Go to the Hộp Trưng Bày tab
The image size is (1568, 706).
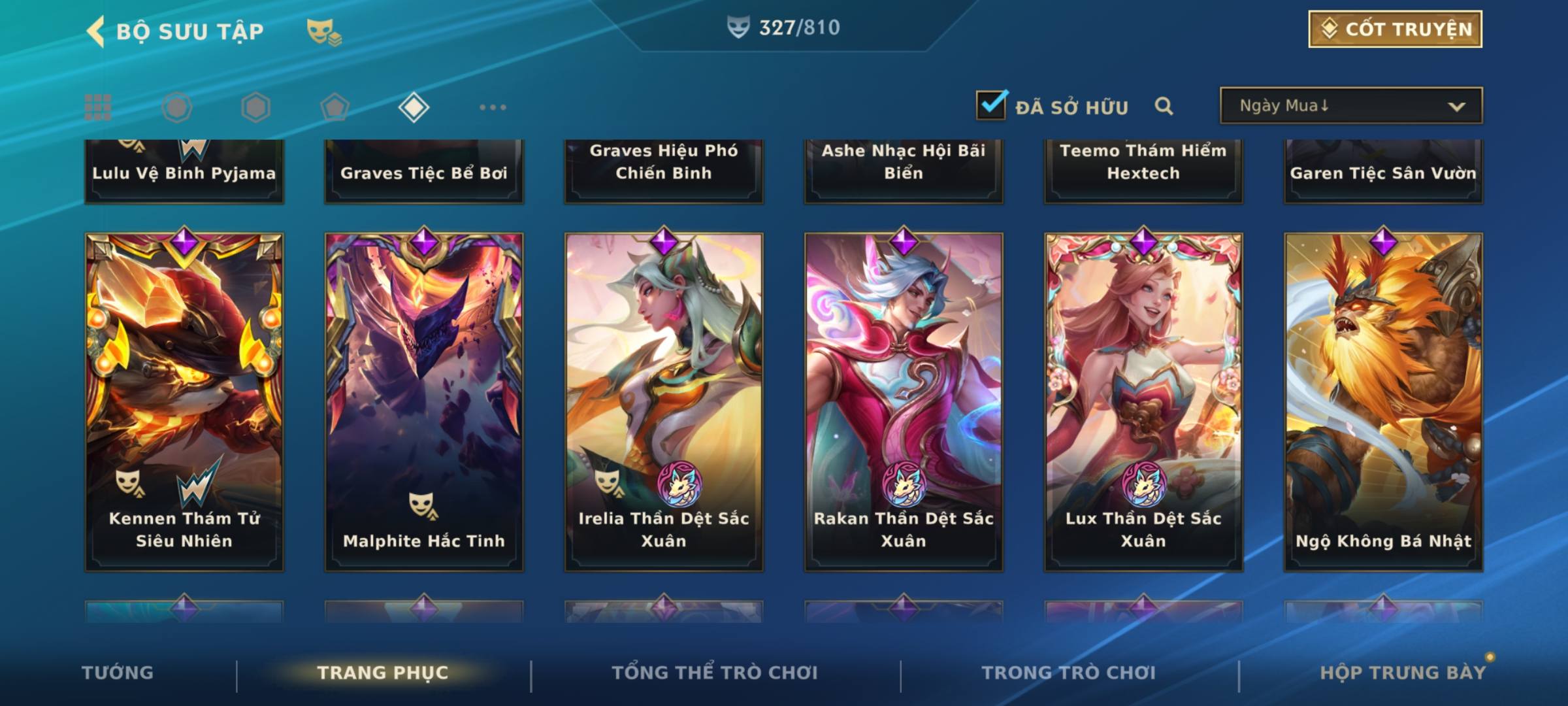(1403, 673)
